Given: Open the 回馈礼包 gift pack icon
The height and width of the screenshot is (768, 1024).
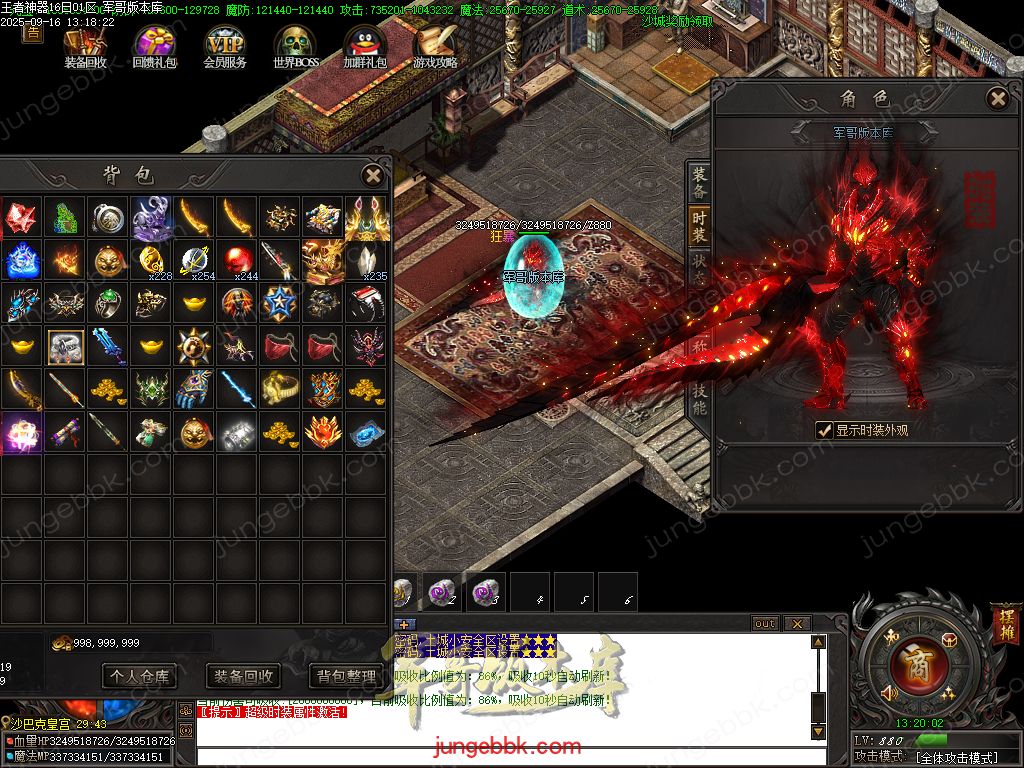Looking at the screenshot, I should pyautogui.click(x=154, y=46).
